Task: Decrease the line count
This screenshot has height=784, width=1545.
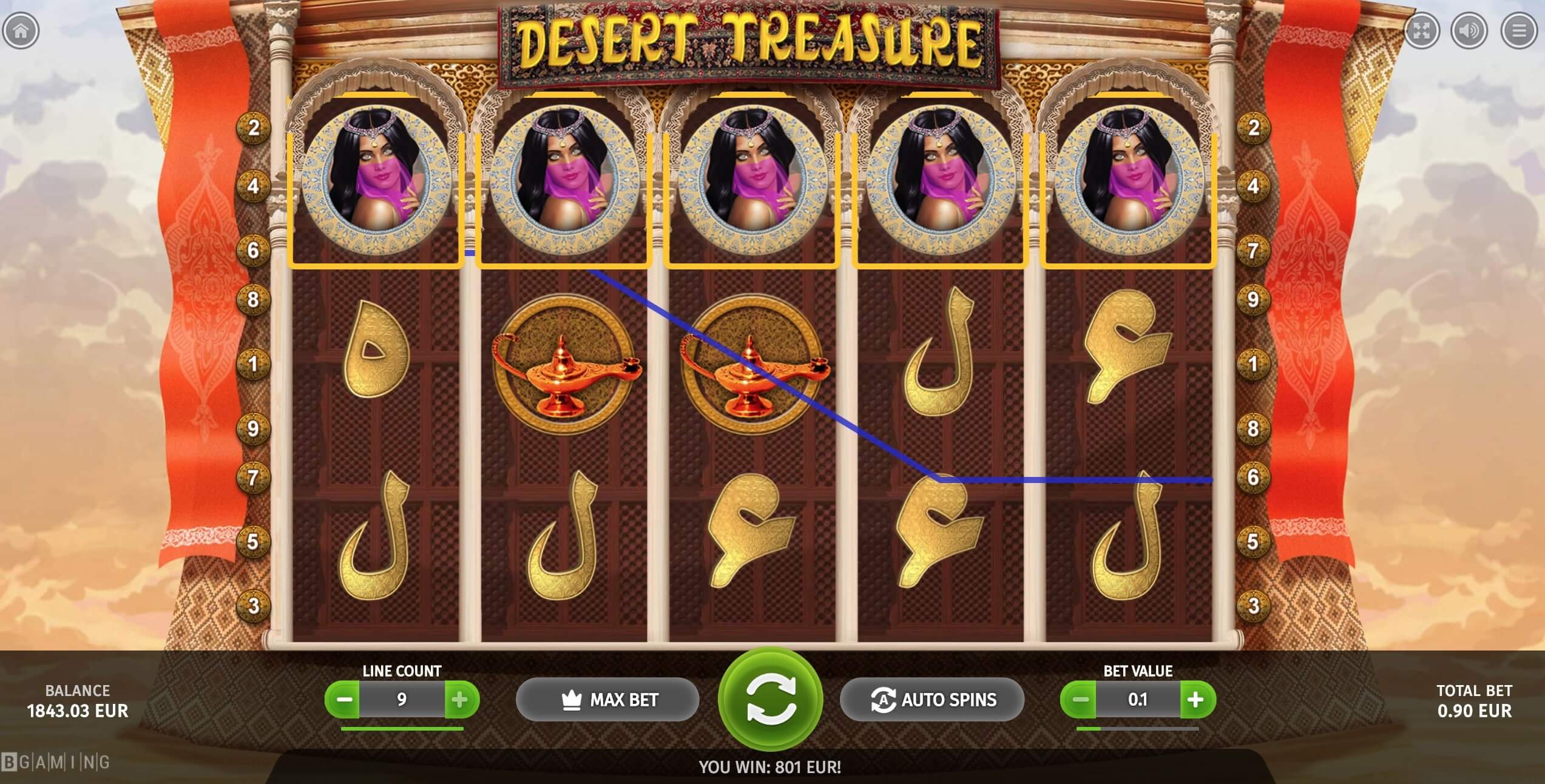Action: tap(344, 700)
